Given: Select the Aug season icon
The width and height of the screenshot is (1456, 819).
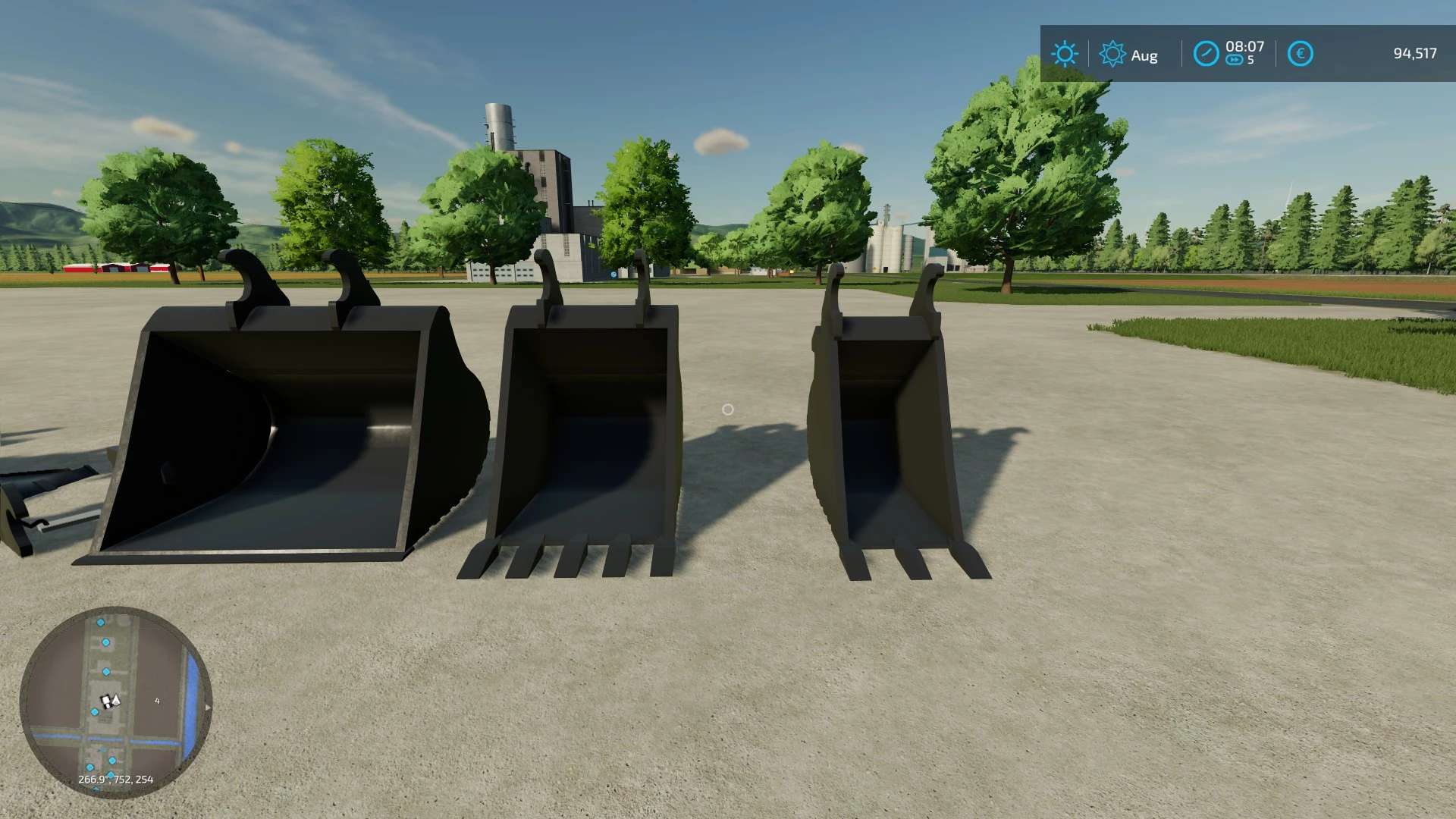Looking at the screenshot, I should pyautogui.click(x=1112, y=53).
